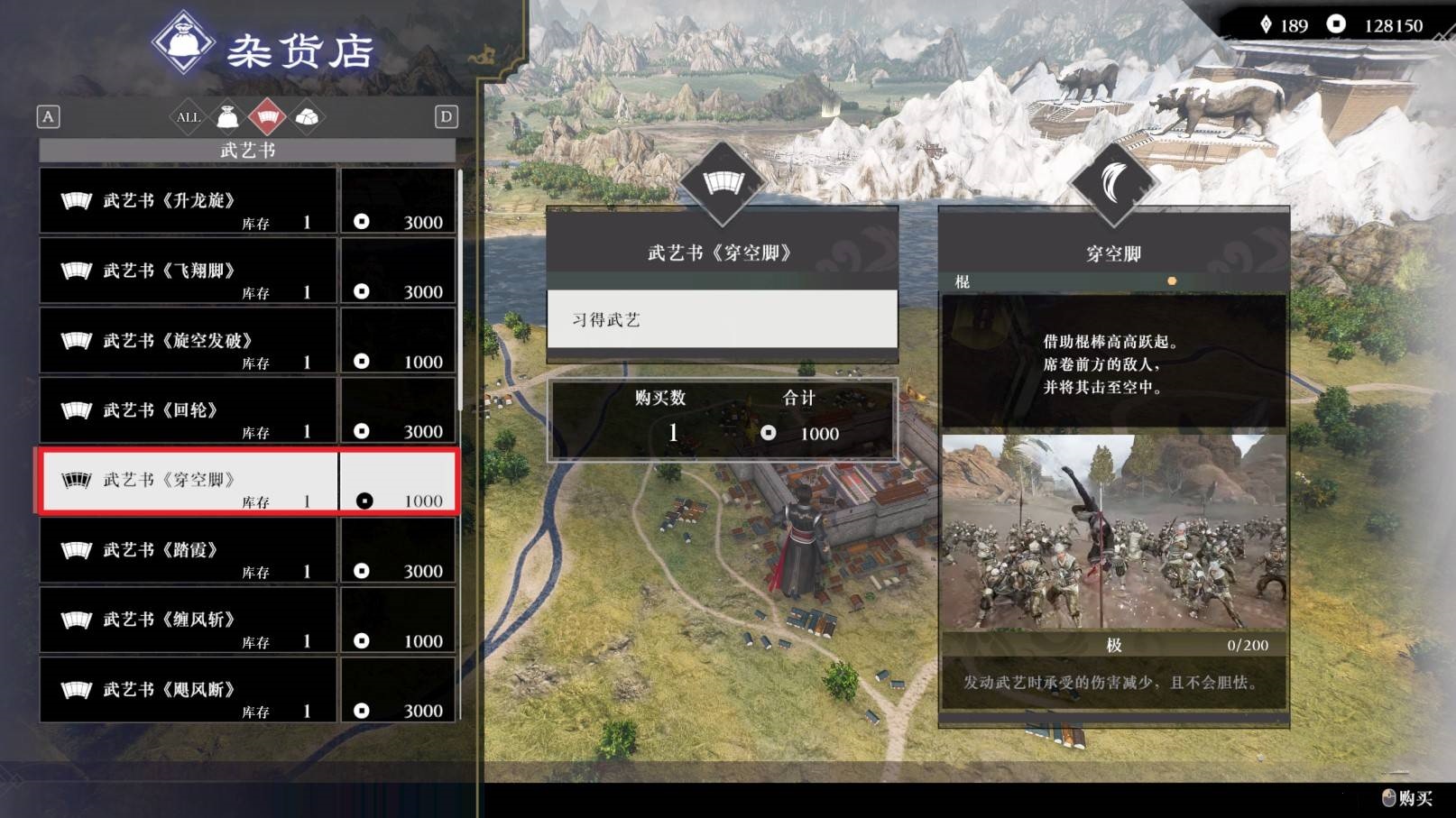Viewport: 1456px width, 818px height.
Task: Select the ALL category filter
Action: pos(188,116)
